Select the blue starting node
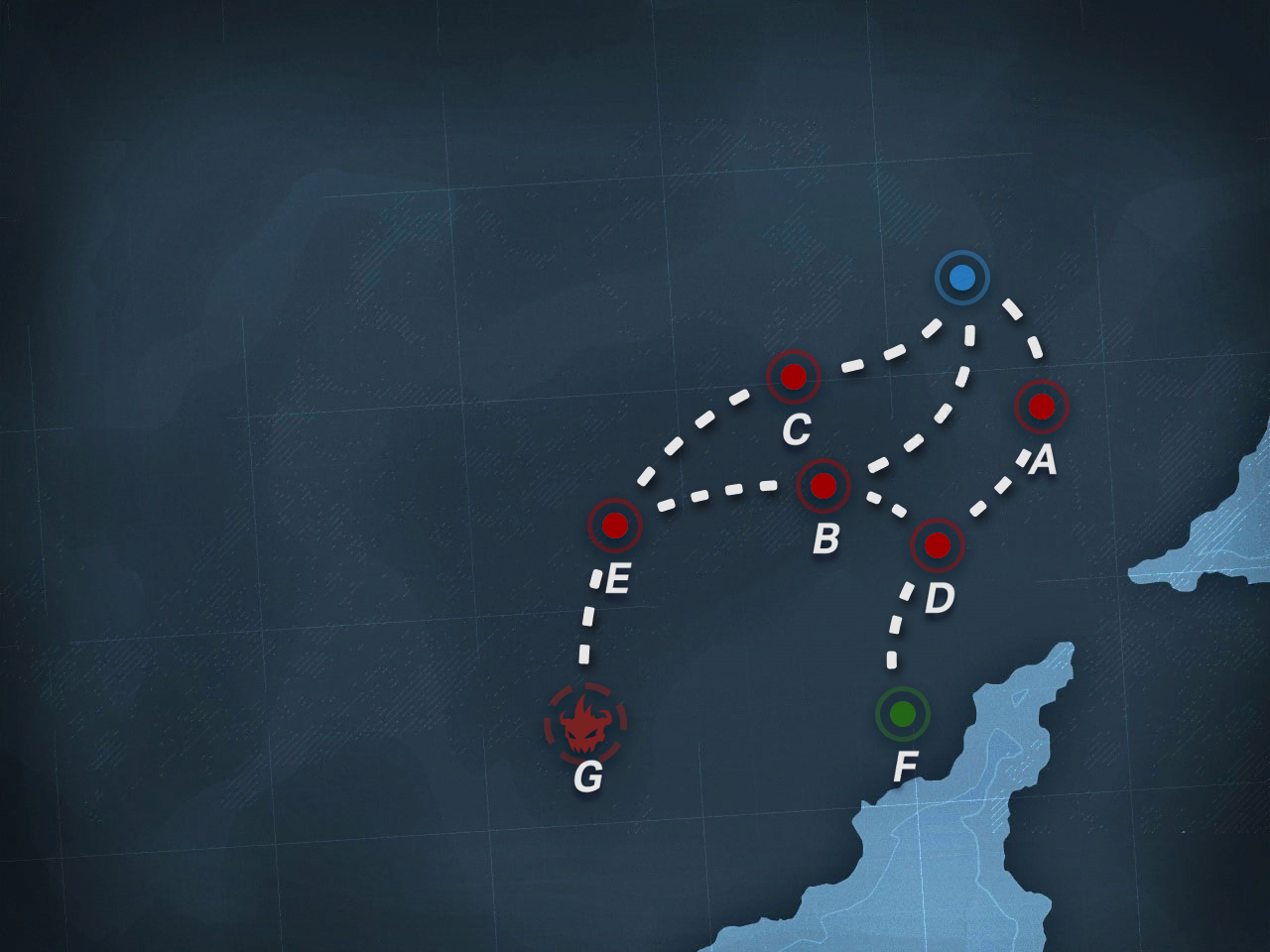Viewport: 1270px width, 952px height. coord(961,278)
